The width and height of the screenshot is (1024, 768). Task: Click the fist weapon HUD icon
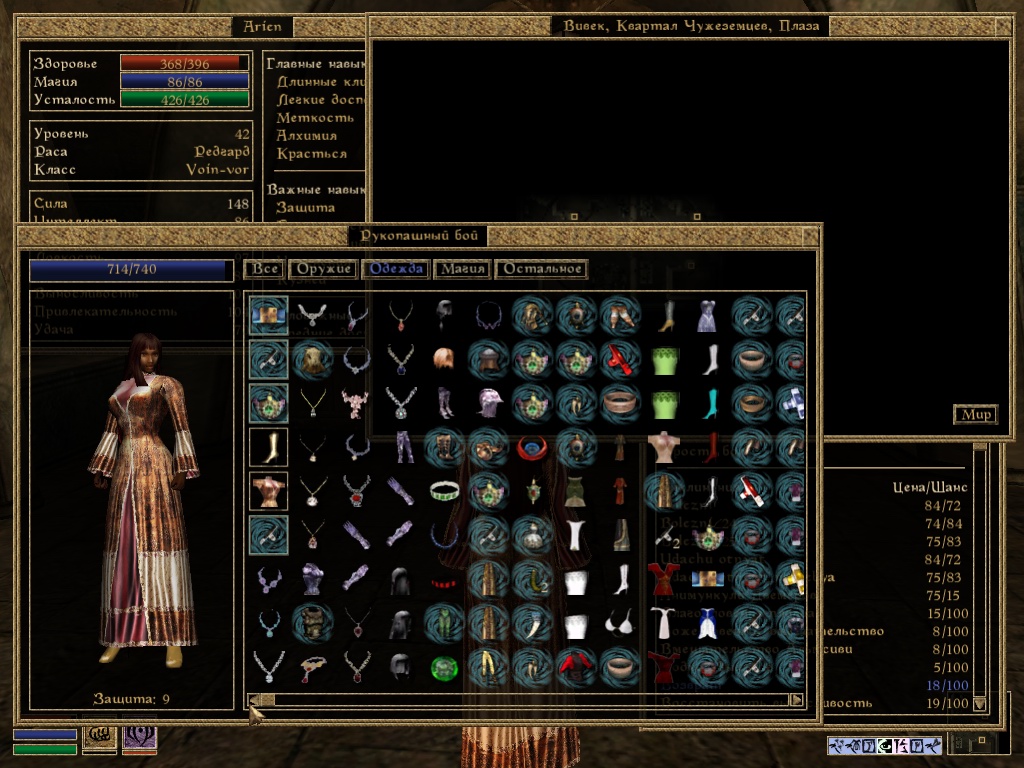coord(101,737)
